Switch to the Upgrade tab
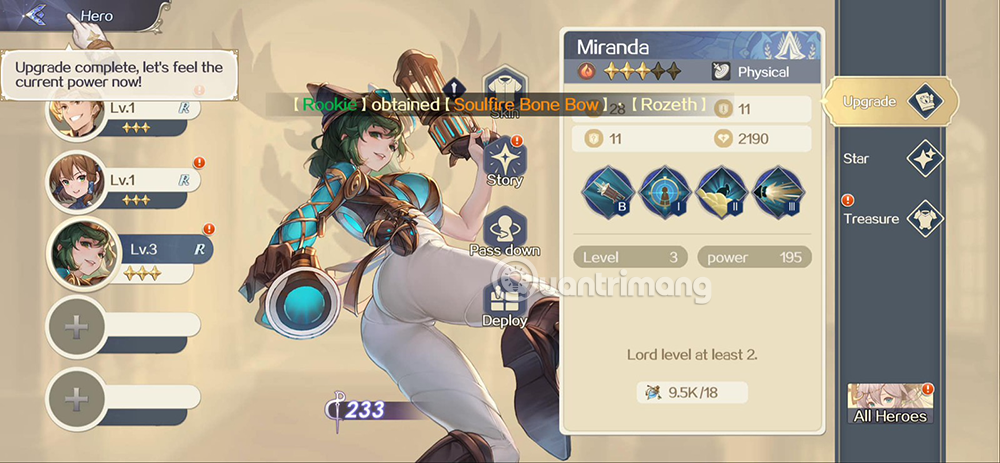Viewport: 1000px width, 463px height. (889, 101)
